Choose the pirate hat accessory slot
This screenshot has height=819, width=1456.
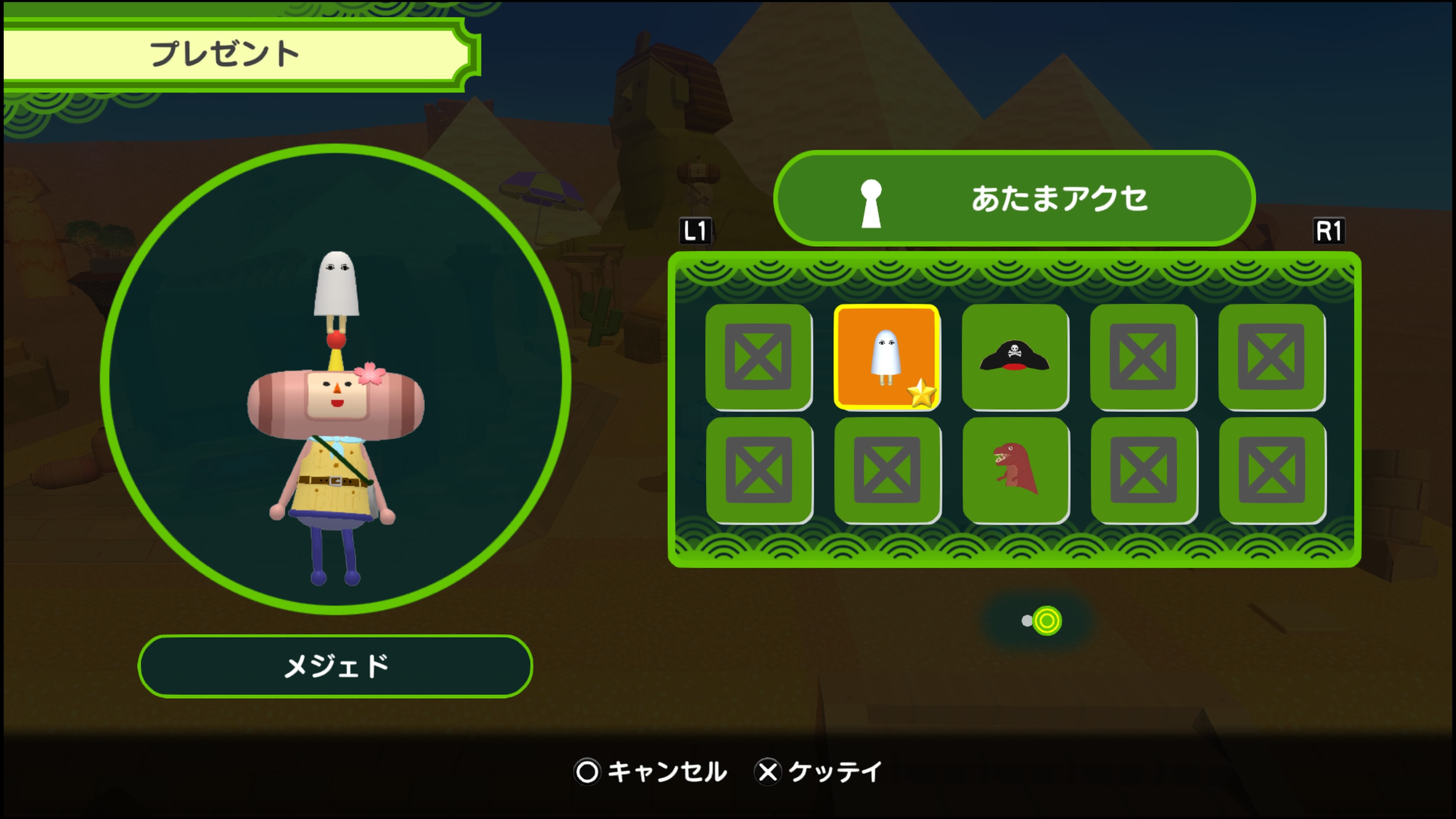(x=1015, y=357)
